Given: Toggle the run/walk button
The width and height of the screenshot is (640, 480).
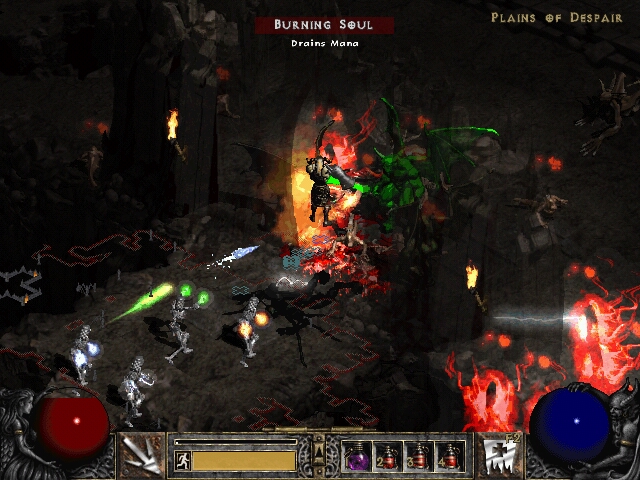Looking at the screenshot, I should [183, 461].
